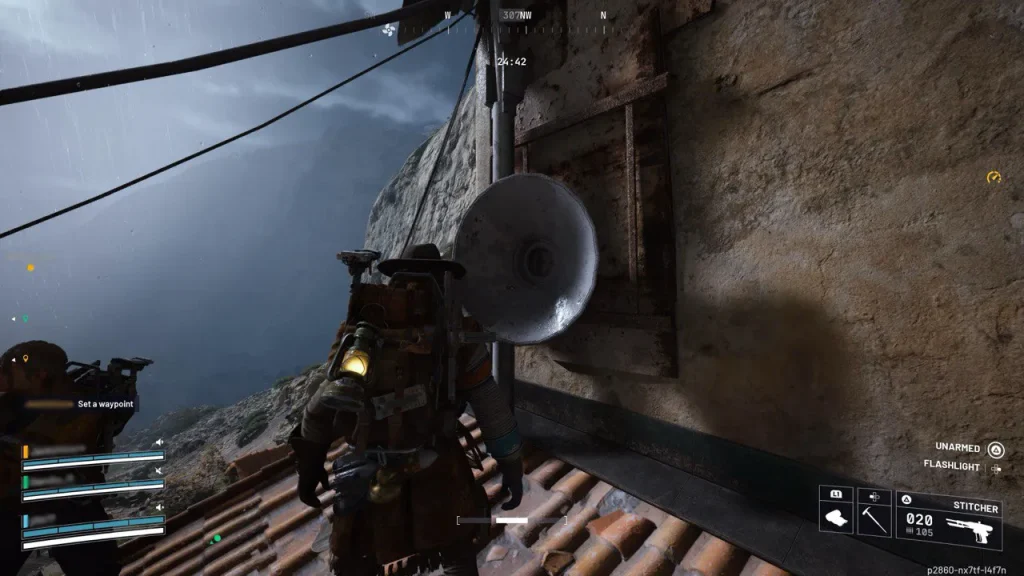The width and height of the screenshot is (1024, 576).
Task: Click the yellow gauge icon
Action: coord(993,177)
